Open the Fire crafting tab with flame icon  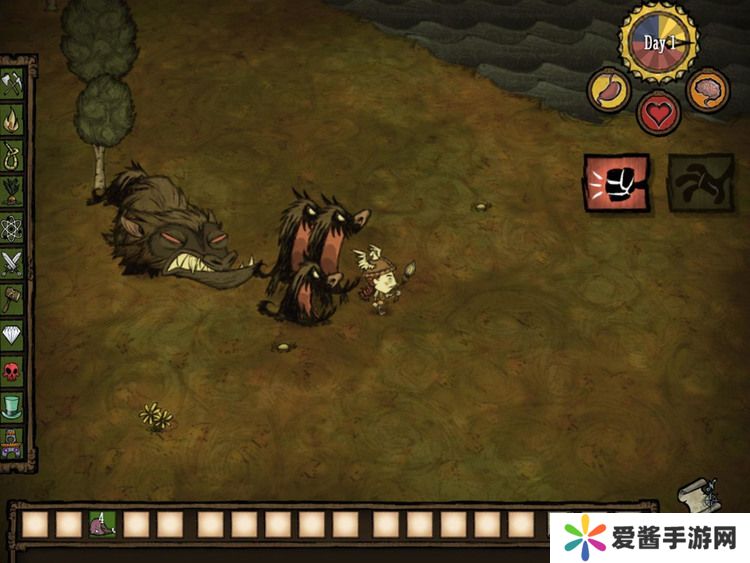(x=13, y=120)
